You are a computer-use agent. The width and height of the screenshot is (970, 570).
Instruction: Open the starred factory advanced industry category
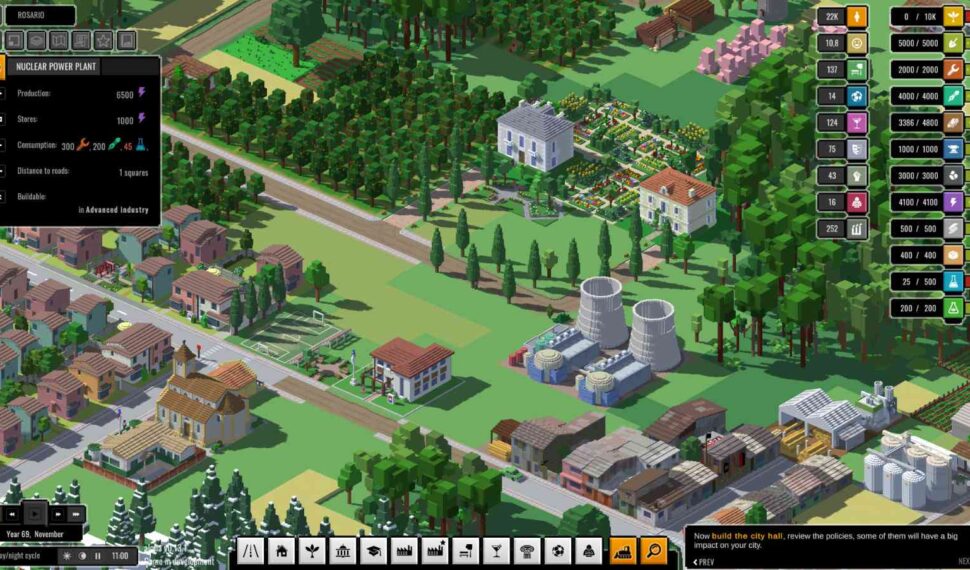(436, 550)
